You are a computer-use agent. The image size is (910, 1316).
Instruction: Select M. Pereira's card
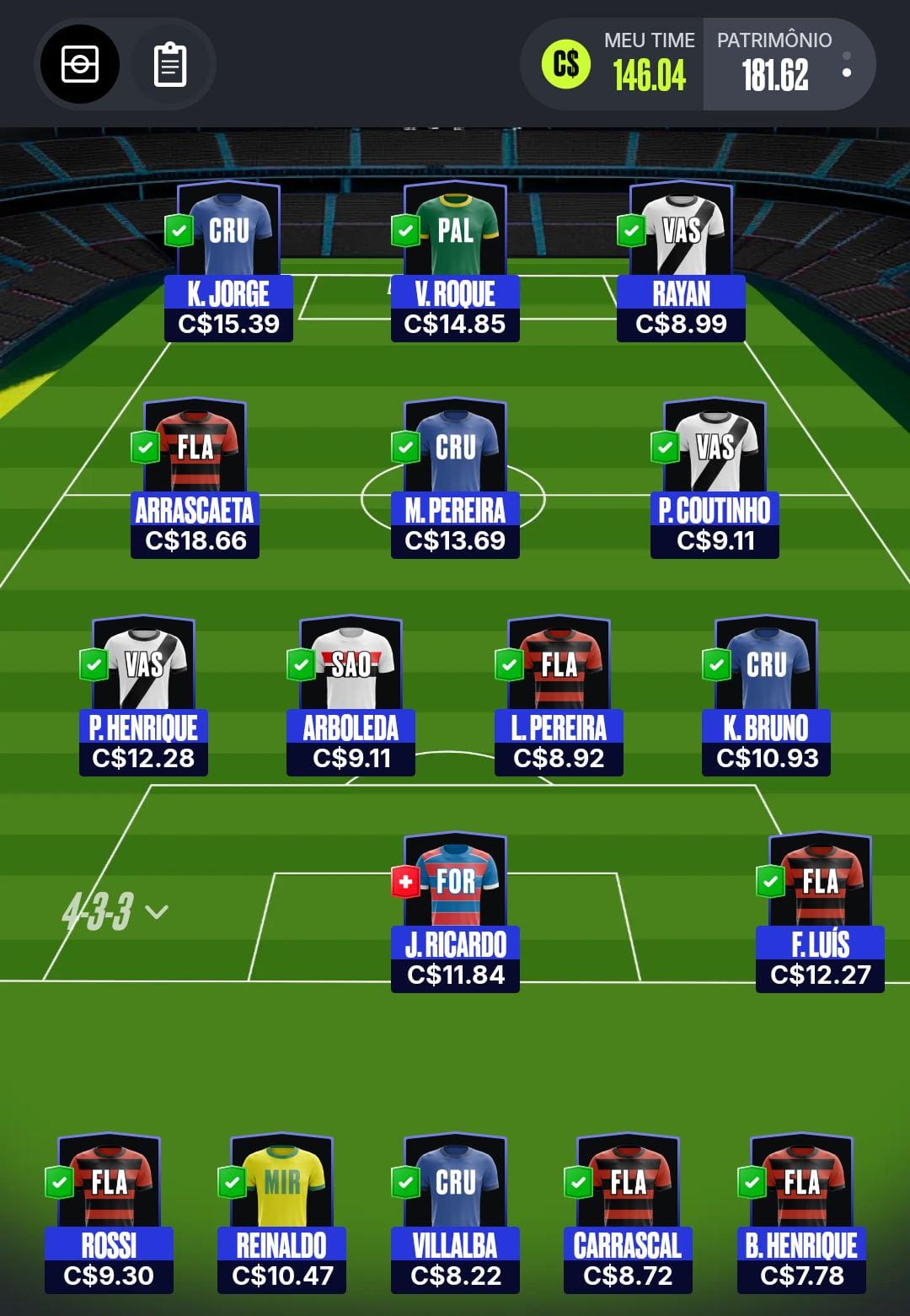(x=455, y=478)
